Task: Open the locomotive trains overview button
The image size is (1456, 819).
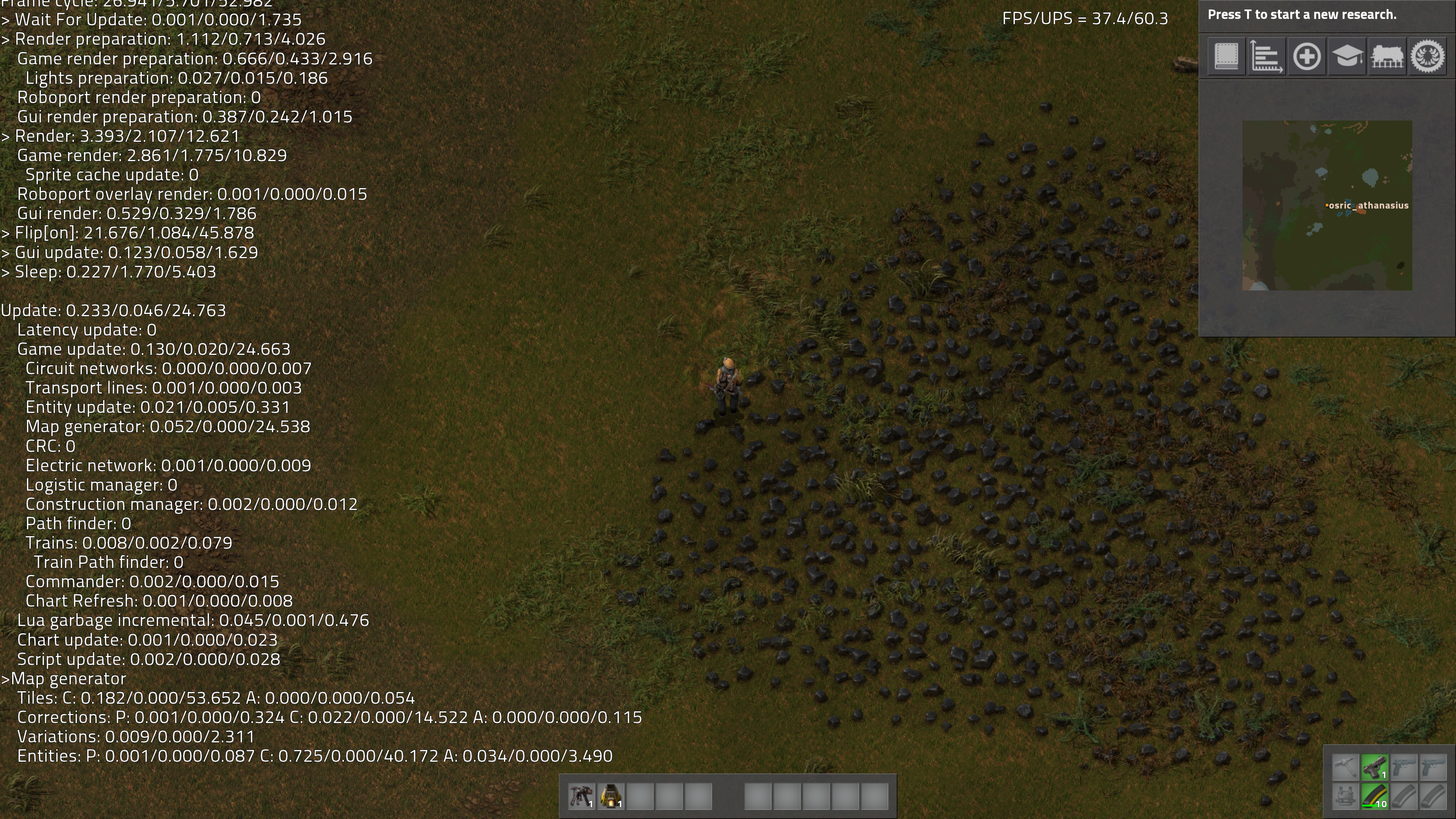Action: pos(1387,56)
